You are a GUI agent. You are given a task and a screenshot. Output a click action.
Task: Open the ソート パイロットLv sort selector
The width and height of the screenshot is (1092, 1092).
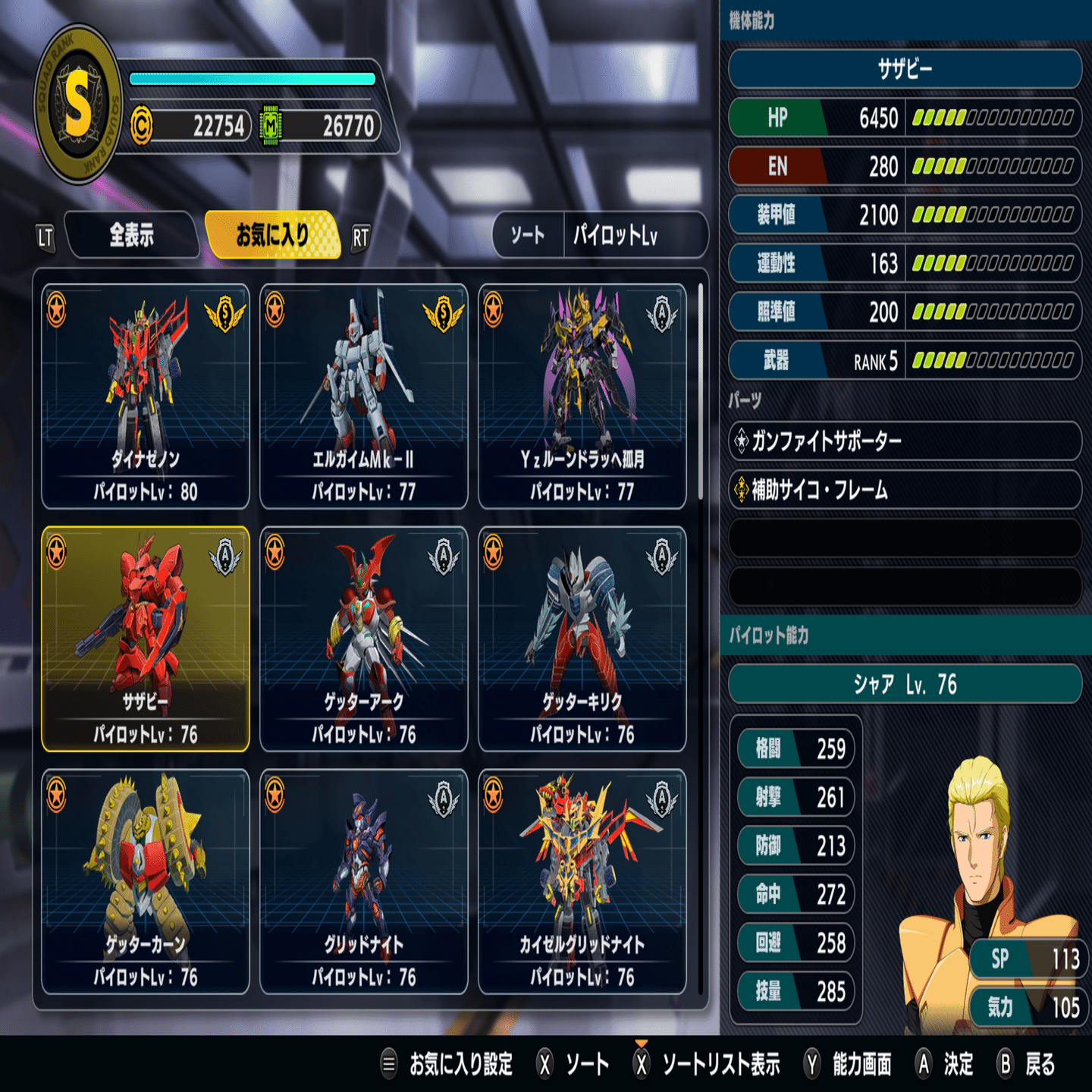[600, 236]
